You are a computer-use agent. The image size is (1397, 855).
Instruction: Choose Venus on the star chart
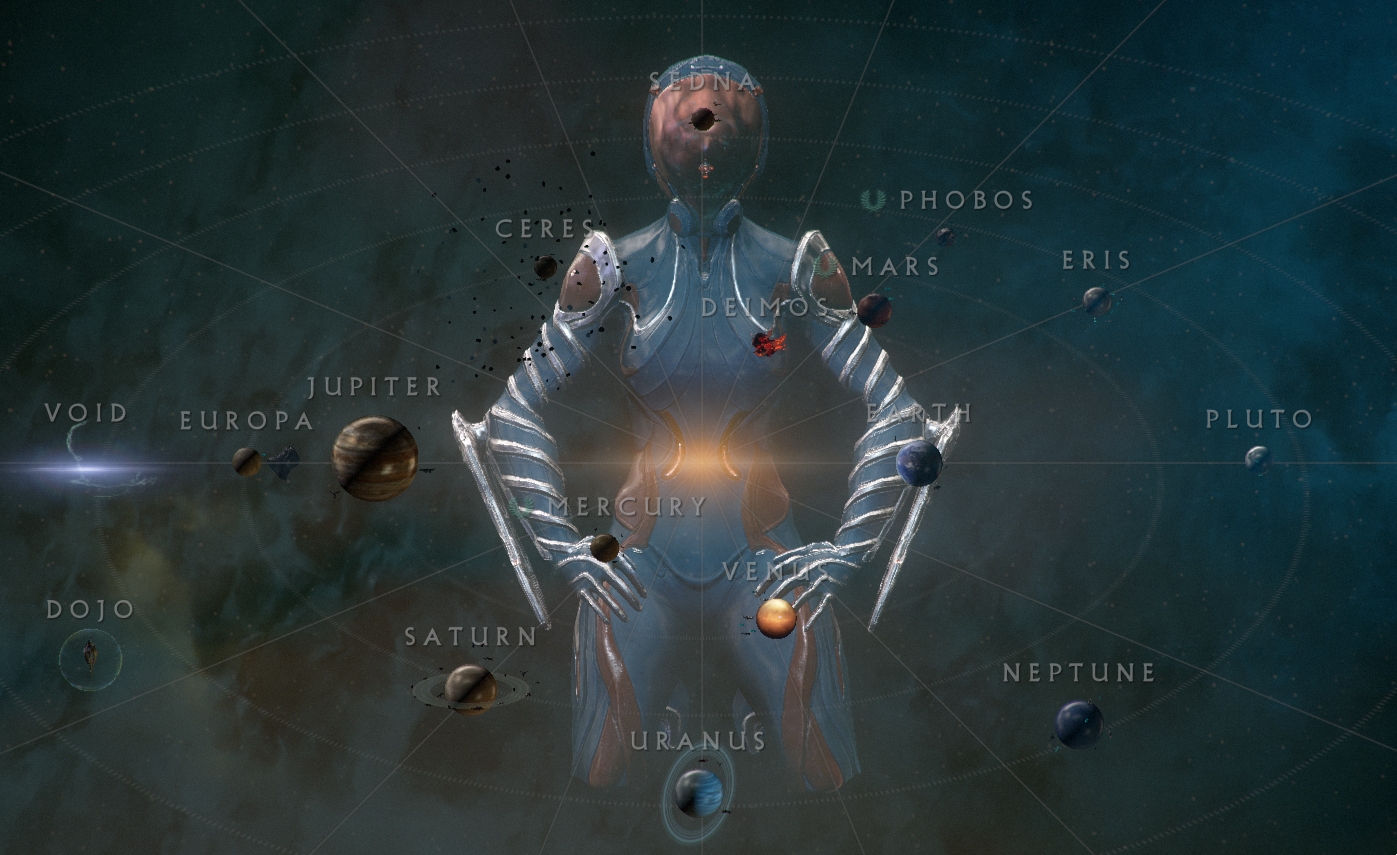coord(776,618)
